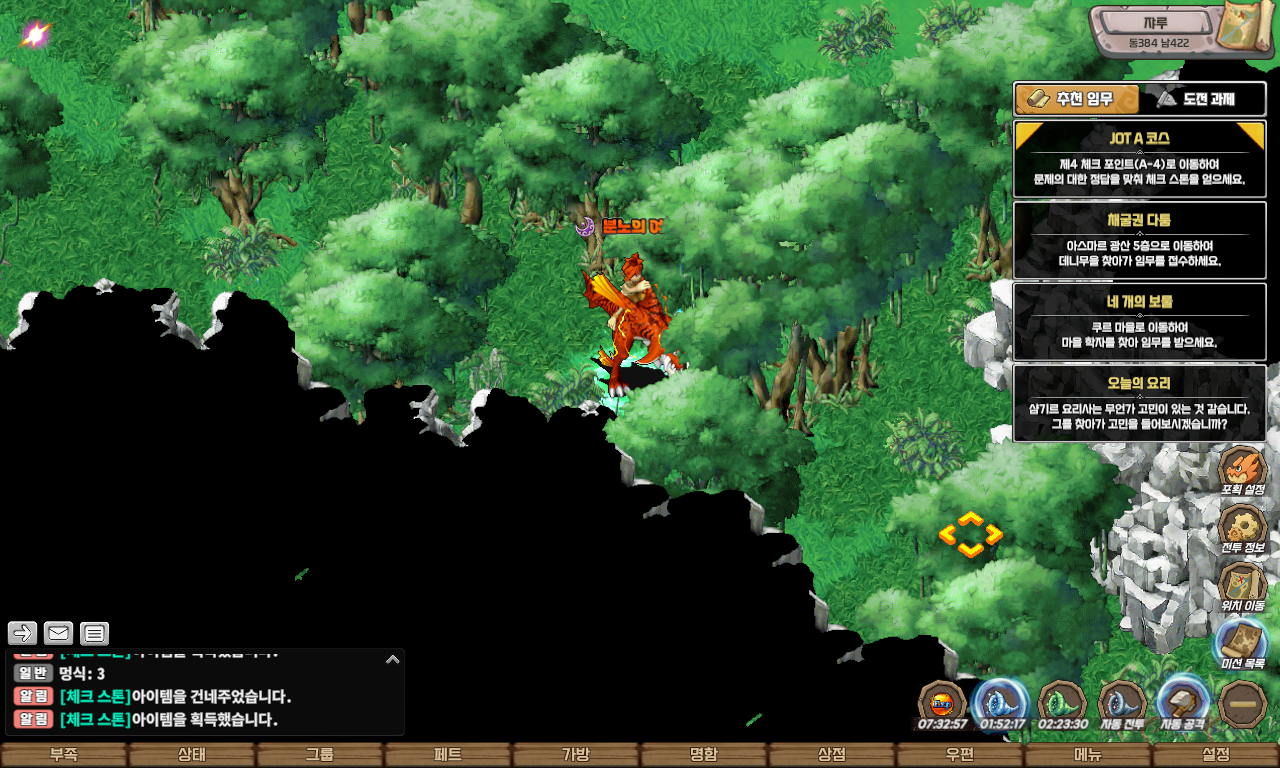
Task: Select the JOT A 코스 mission entry
Action: pyautogui.click(x=1139, y=158)
